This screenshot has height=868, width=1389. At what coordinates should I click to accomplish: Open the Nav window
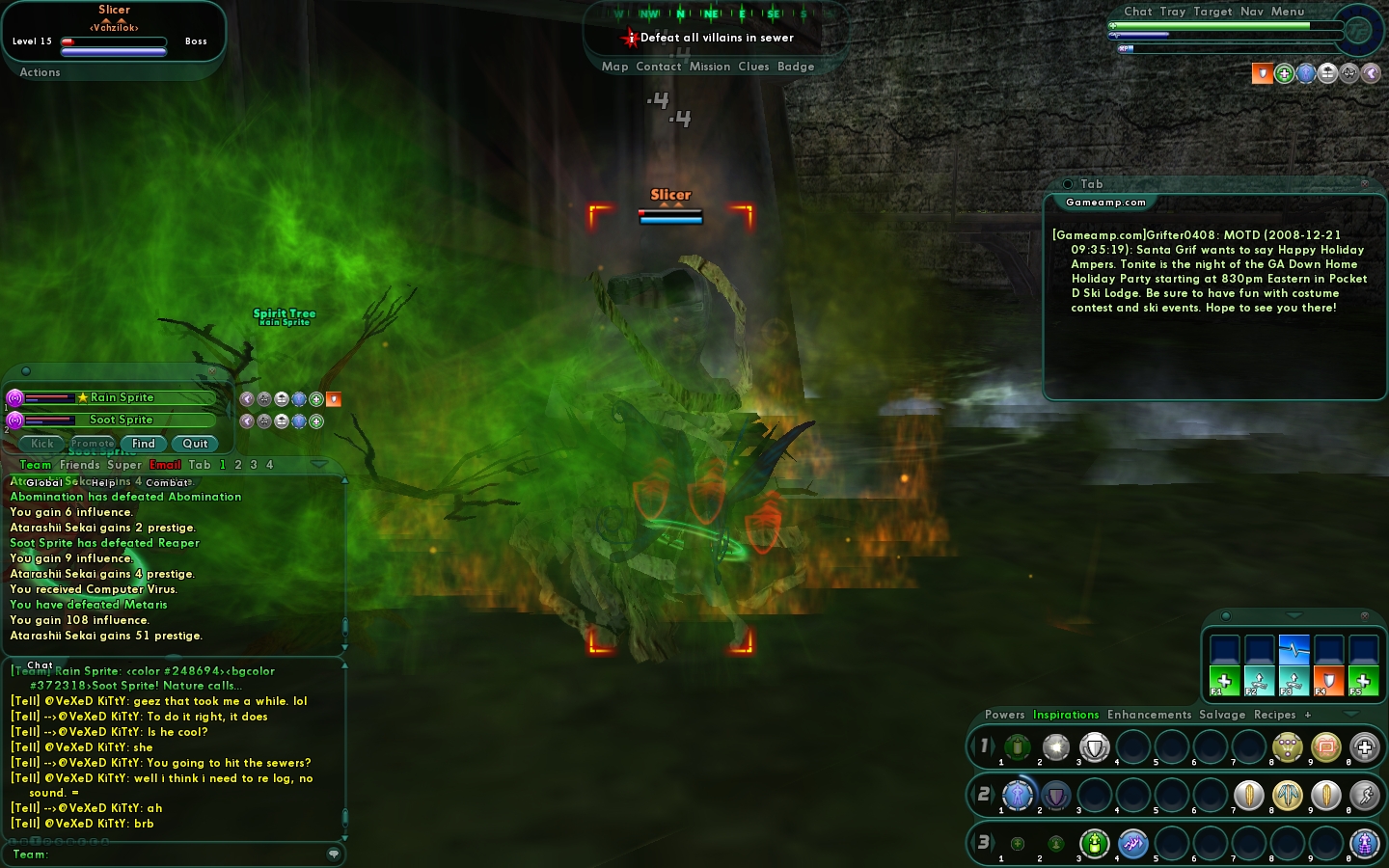(x=1252, y=12)
